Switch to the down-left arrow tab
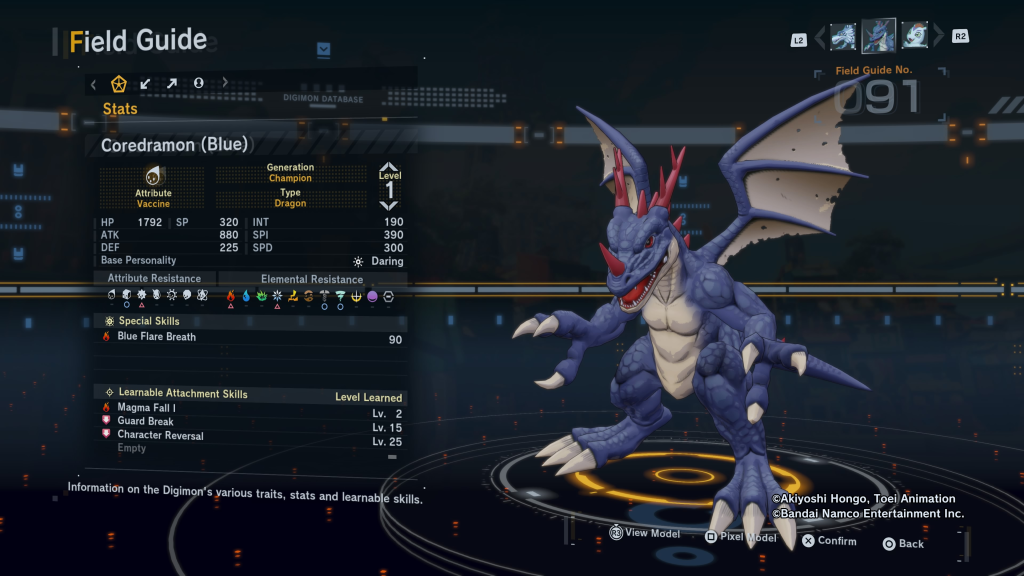The width and height of the screenshot is (1024, 576). tap(146, 84)
